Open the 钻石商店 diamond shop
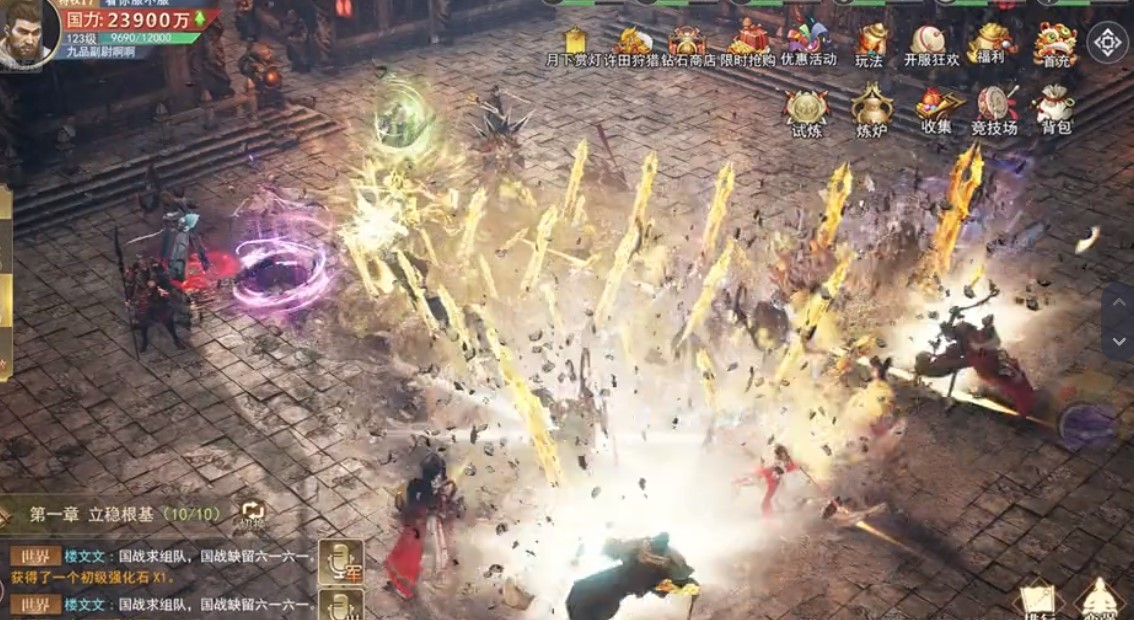The height and width of the screenshot is (620, 1134). pyautogui.click(x=687, y=46)
